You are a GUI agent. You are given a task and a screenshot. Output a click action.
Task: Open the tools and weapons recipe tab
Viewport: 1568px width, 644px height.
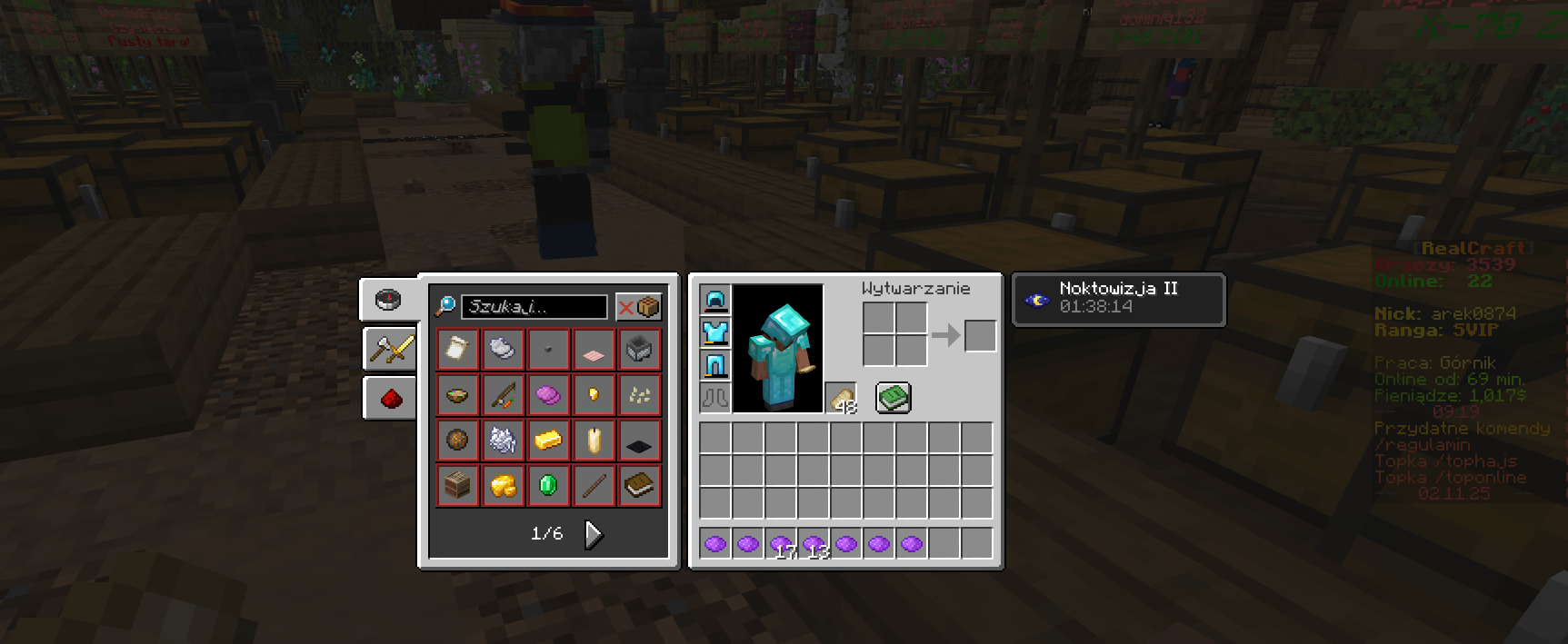tap(390, 349)
